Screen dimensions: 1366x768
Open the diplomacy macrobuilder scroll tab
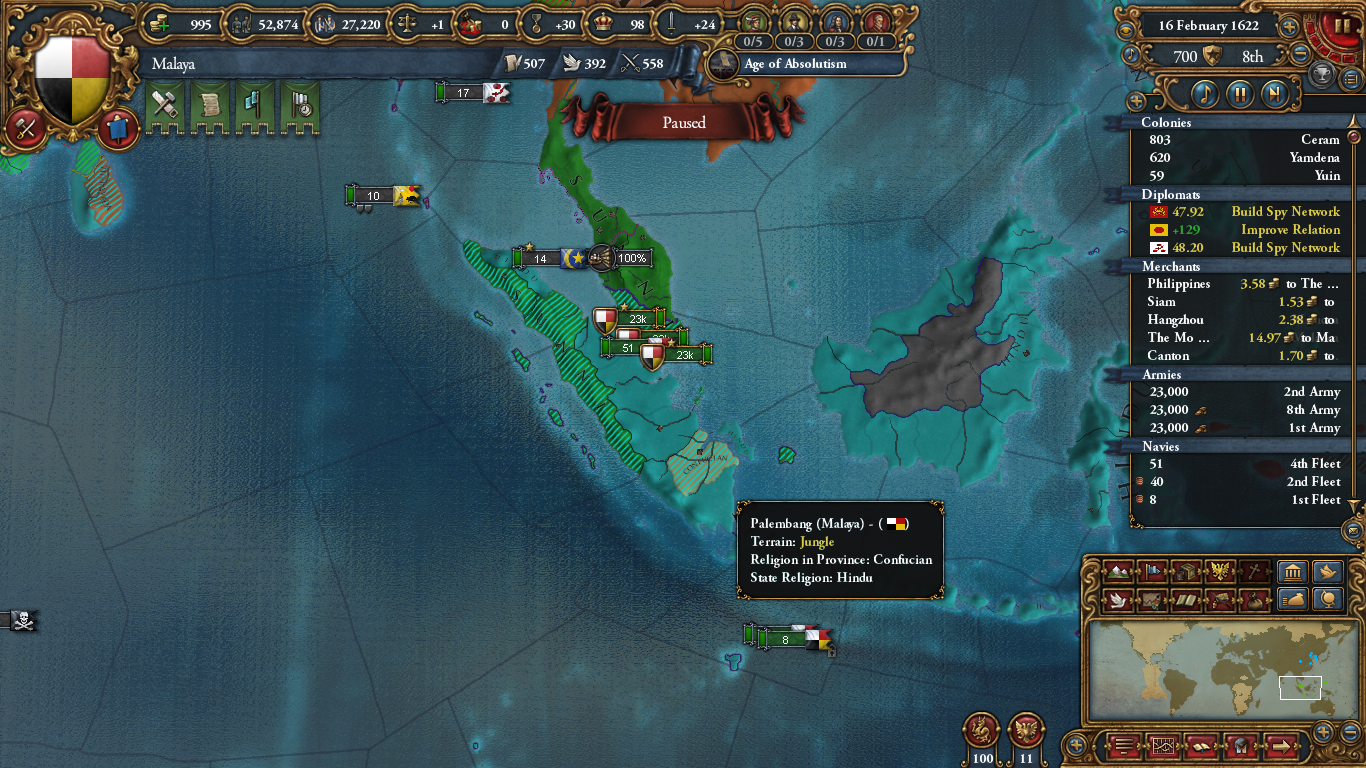point(210,105)
